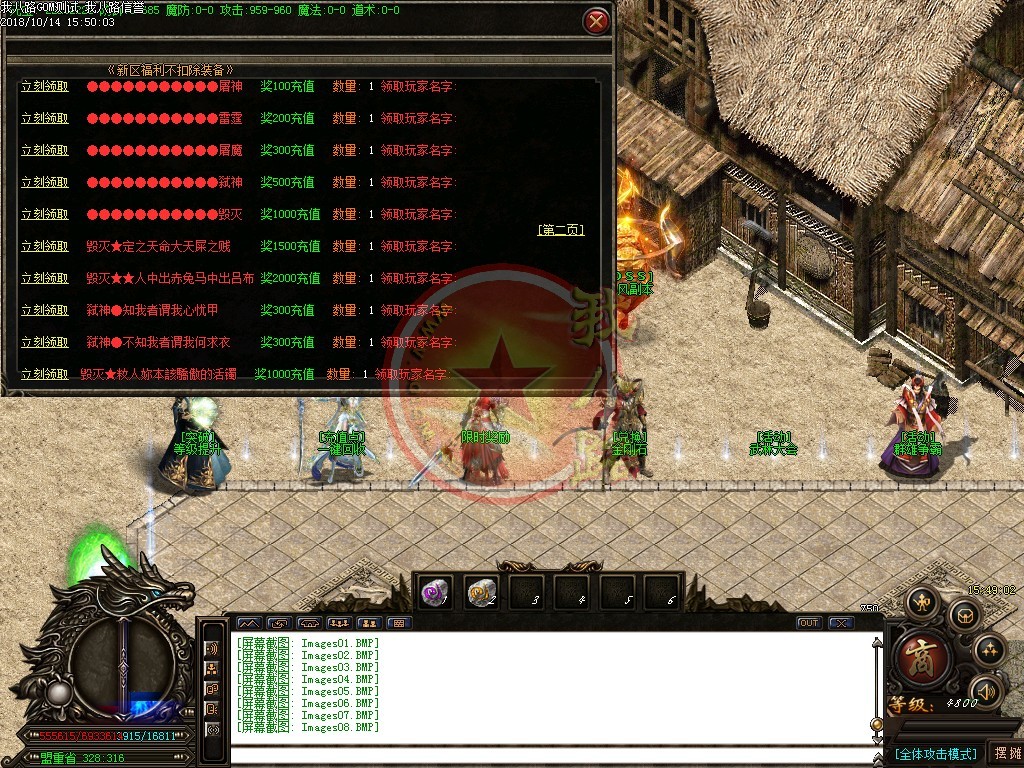Open the 摆摊 stall button
1024x768 pixels.
(x=1004, y=753)
